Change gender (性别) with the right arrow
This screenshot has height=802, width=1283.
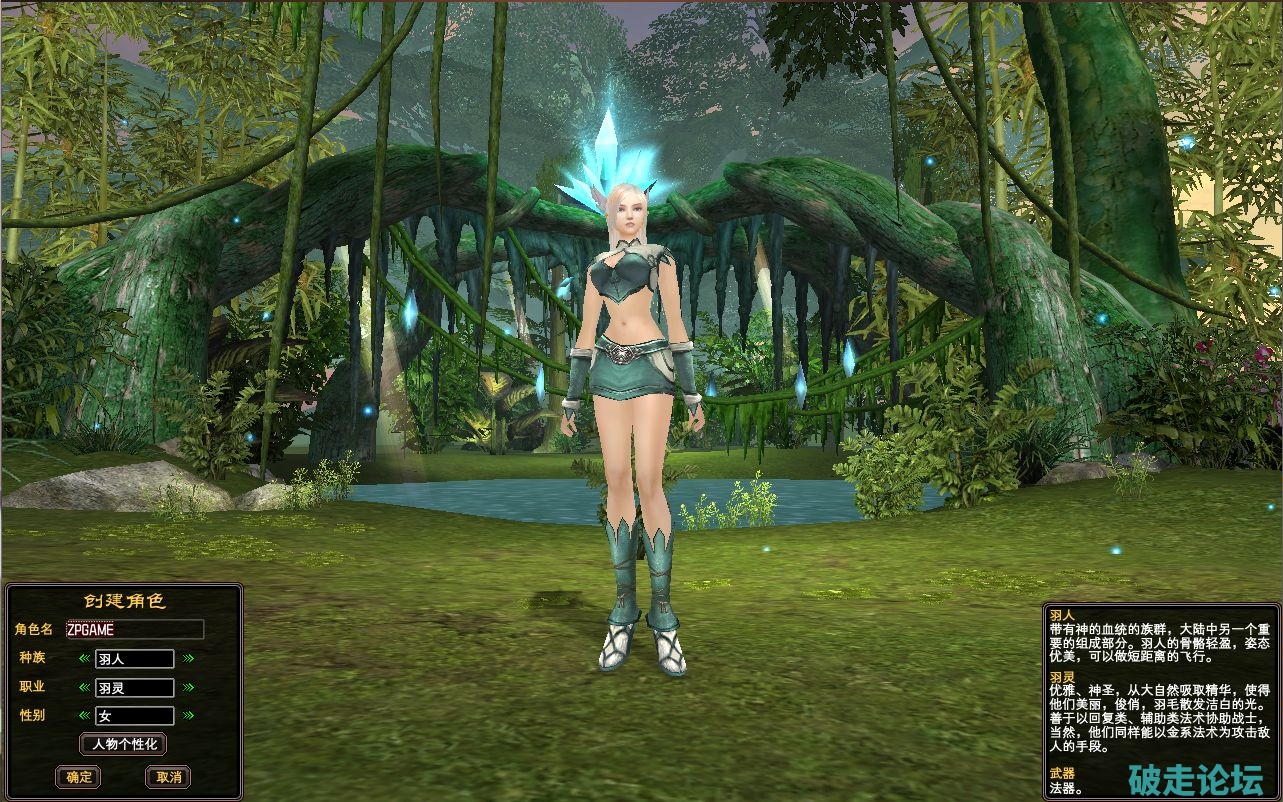(x=188, y=716)
